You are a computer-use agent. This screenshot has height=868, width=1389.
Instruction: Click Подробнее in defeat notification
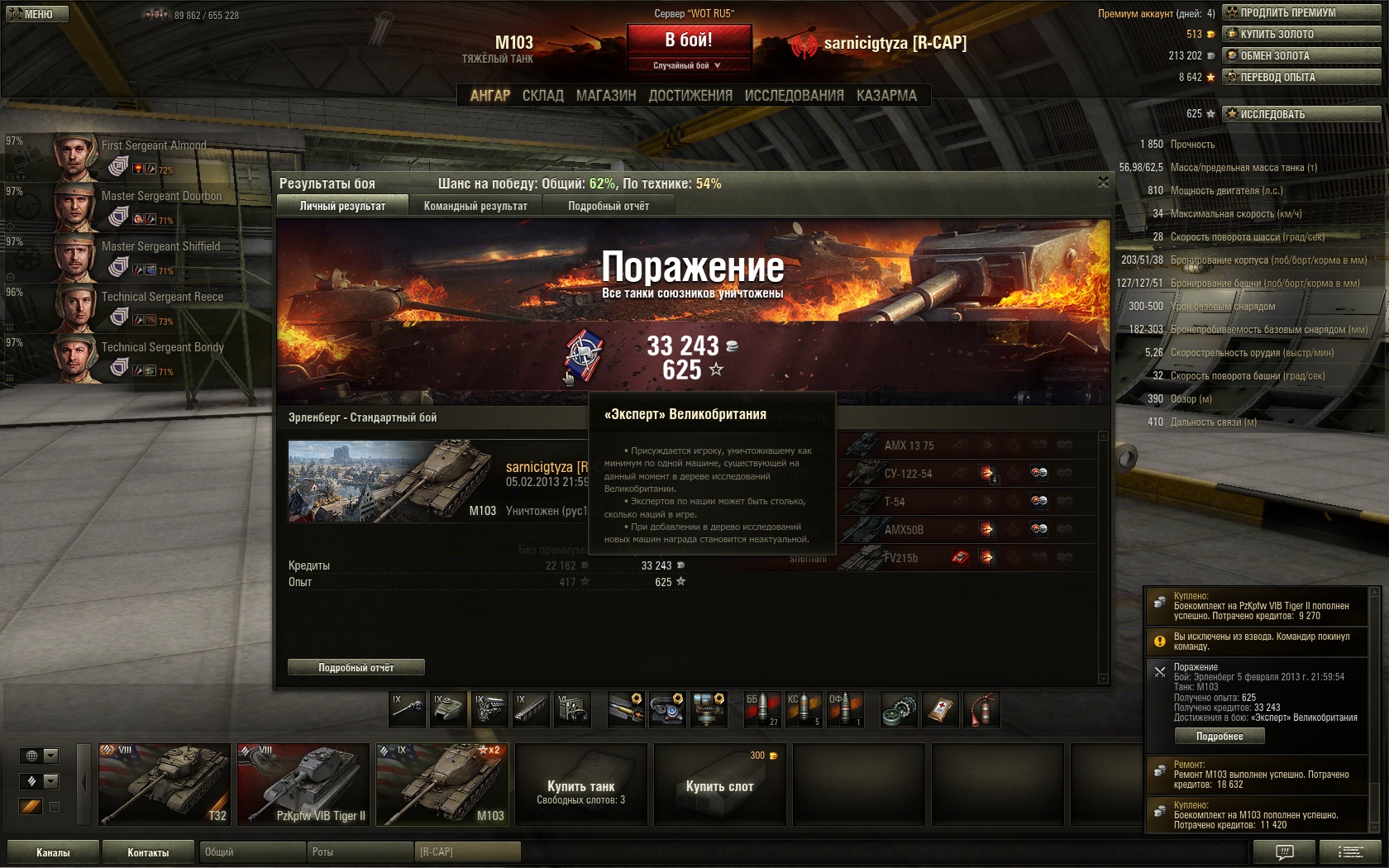pyautogui.click(x=1220, y=736)
